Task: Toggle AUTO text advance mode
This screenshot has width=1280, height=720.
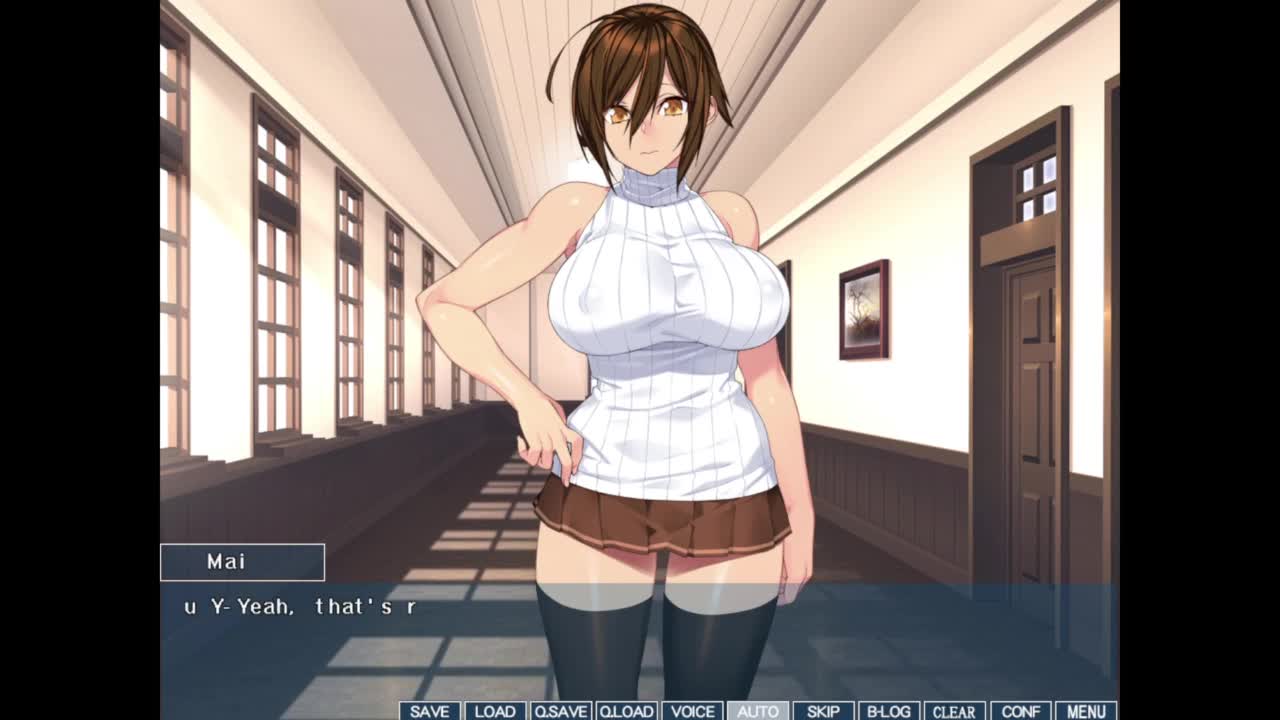Action: pyautogui.click(x=757, y=711)
